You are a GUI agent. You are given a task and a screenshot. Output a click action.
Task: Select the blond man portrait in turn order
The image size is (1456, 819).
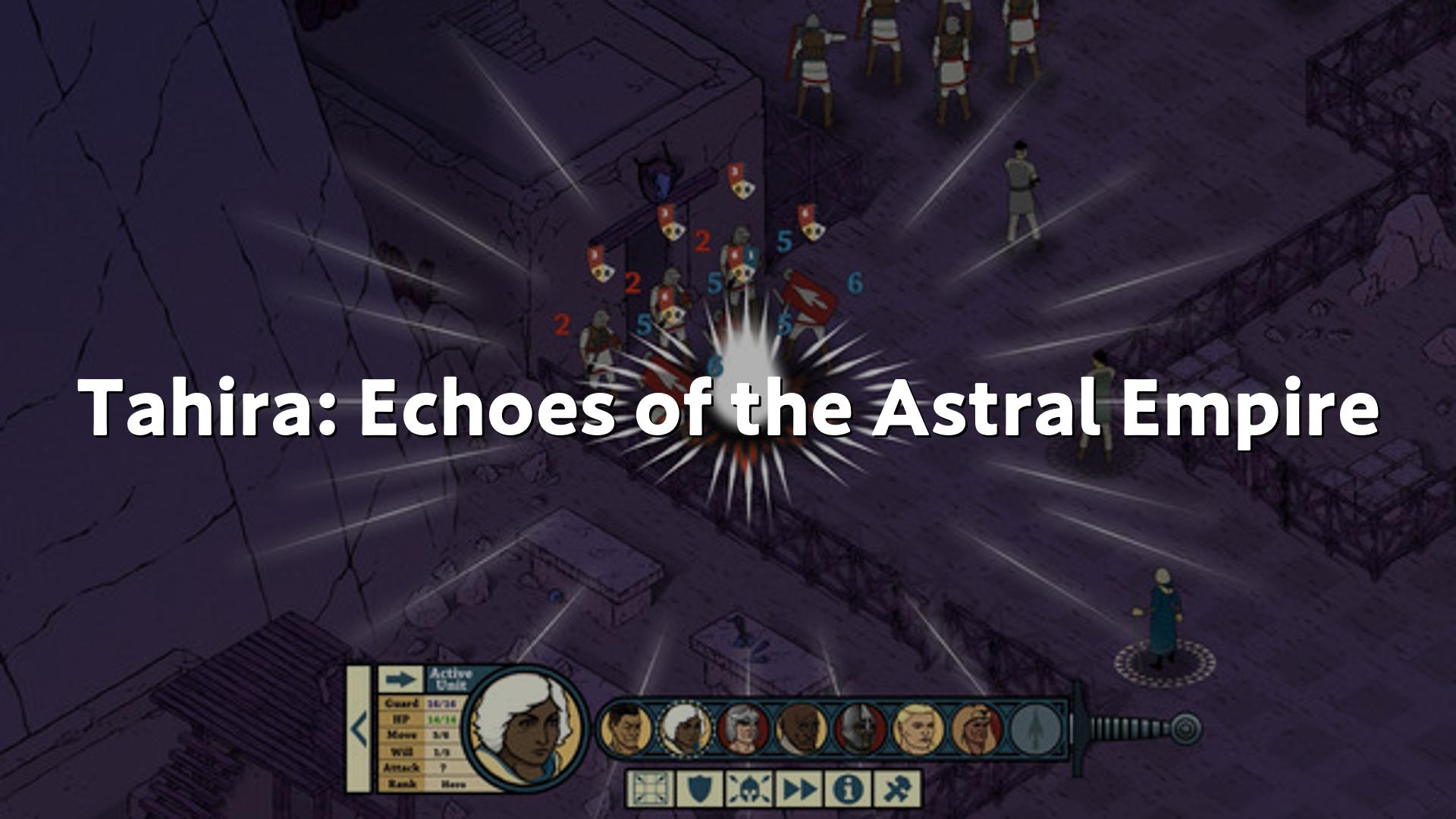tap(918, 730)
